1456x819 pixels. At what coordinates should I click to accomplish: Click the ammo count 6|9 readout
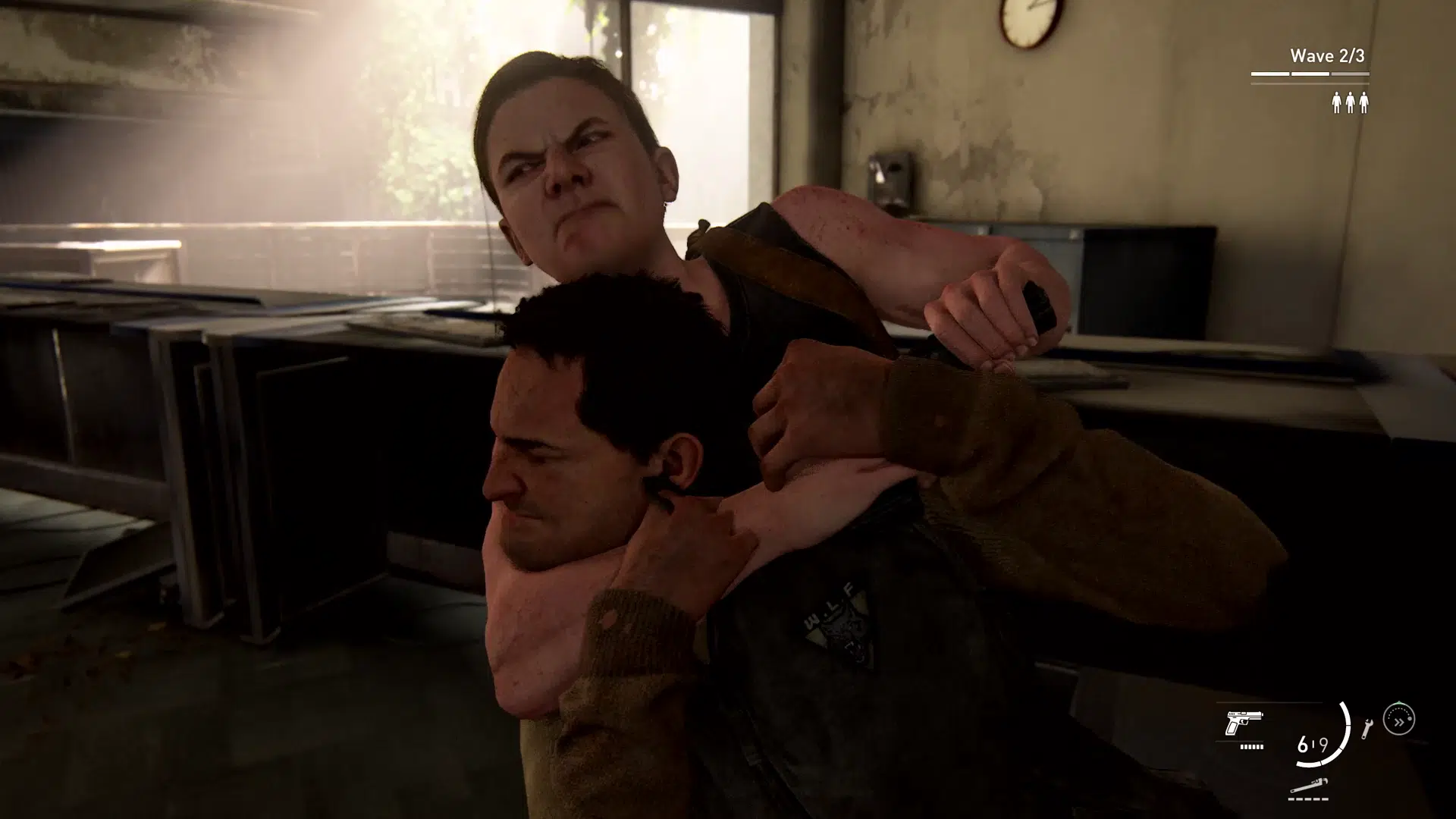(x=1313, y=745)
